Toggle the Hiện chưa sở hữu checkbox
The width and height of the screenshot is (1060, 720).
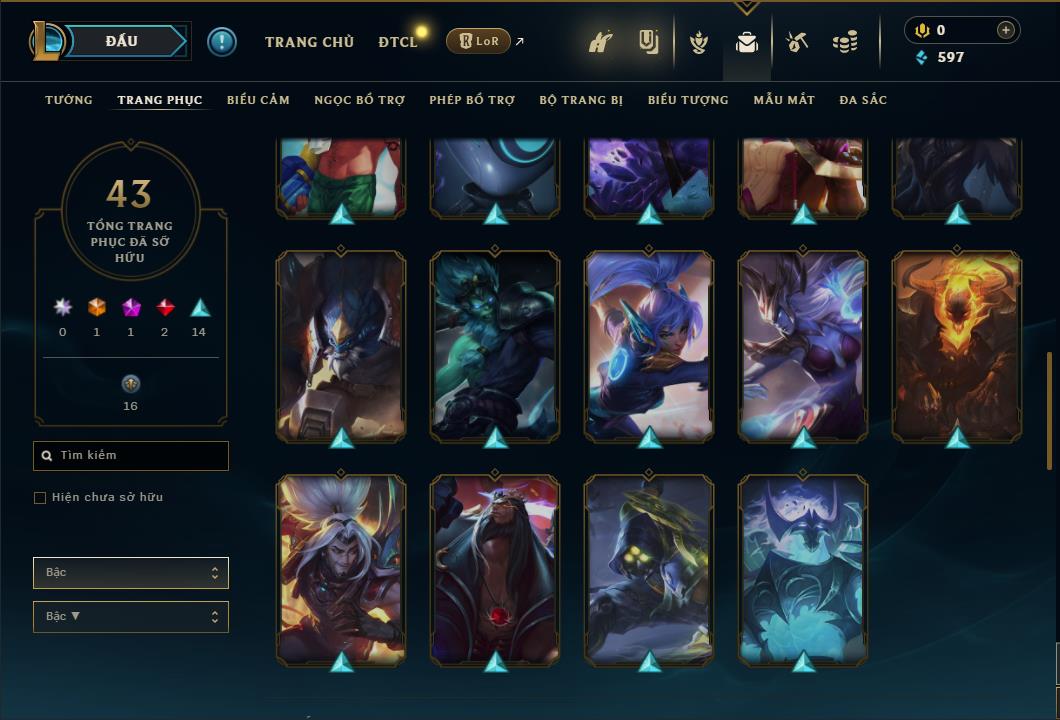click(40, 498)
